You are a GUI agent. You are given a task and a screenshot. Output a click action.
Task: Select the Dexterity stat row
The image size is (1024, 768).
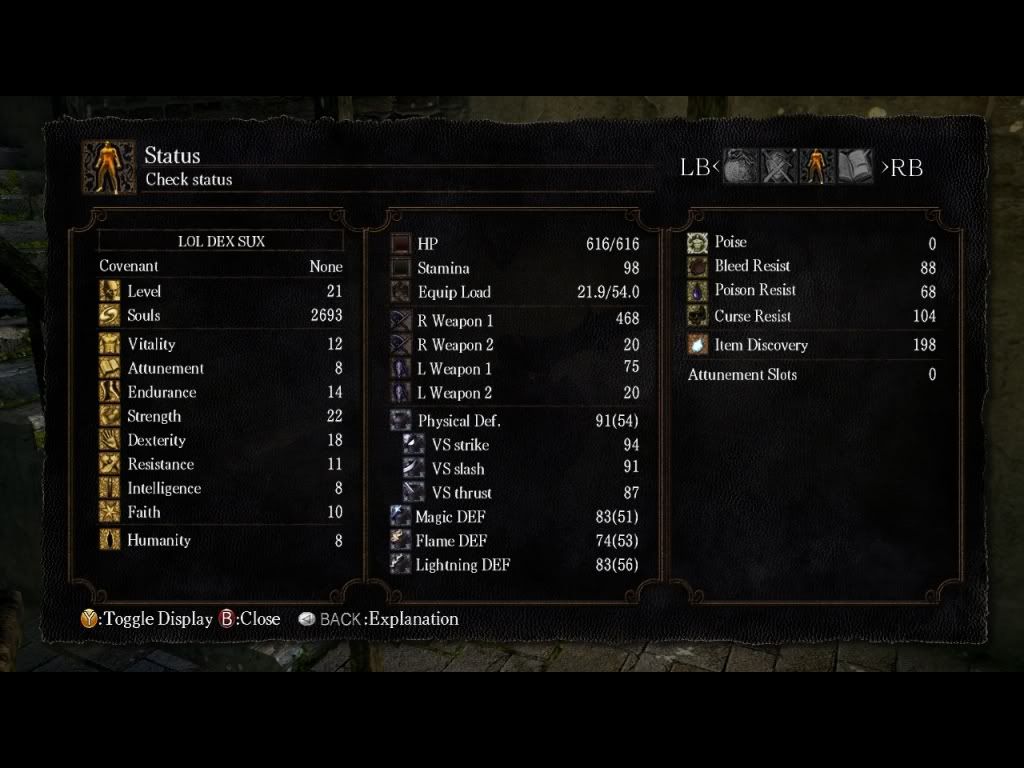[x=221, y=440]
